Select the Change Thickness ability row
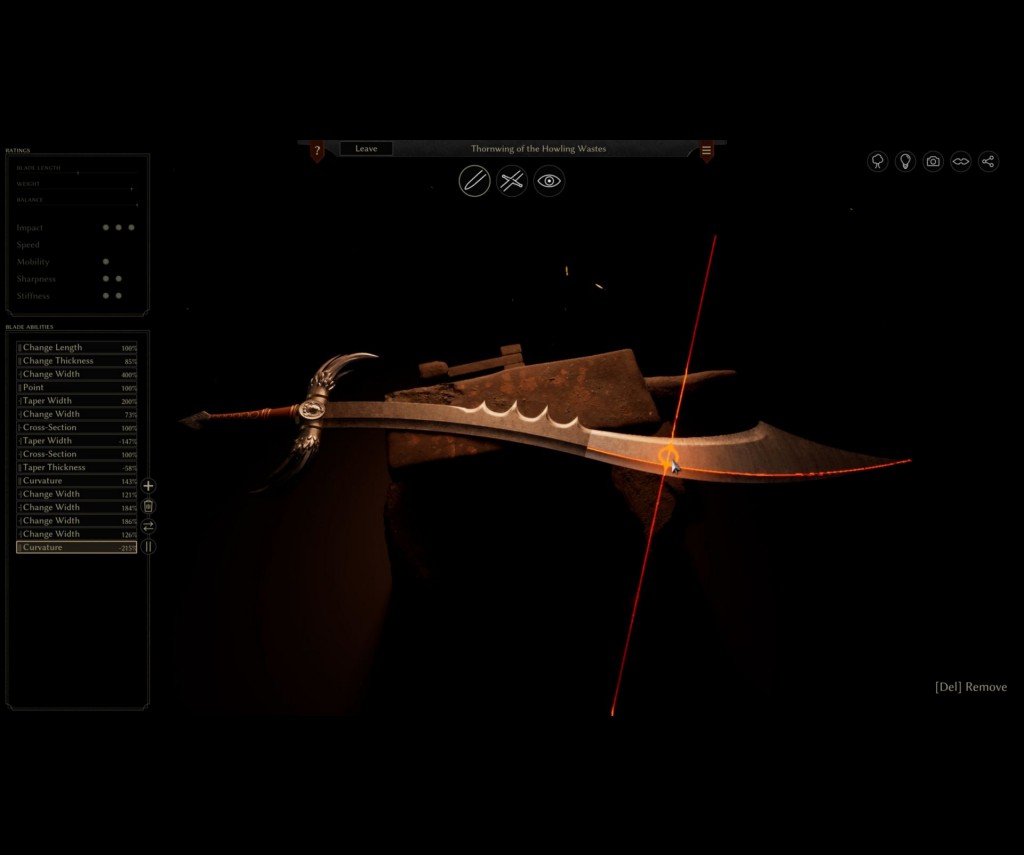Viewport: 1024px width, 855px height. [77, 361]
